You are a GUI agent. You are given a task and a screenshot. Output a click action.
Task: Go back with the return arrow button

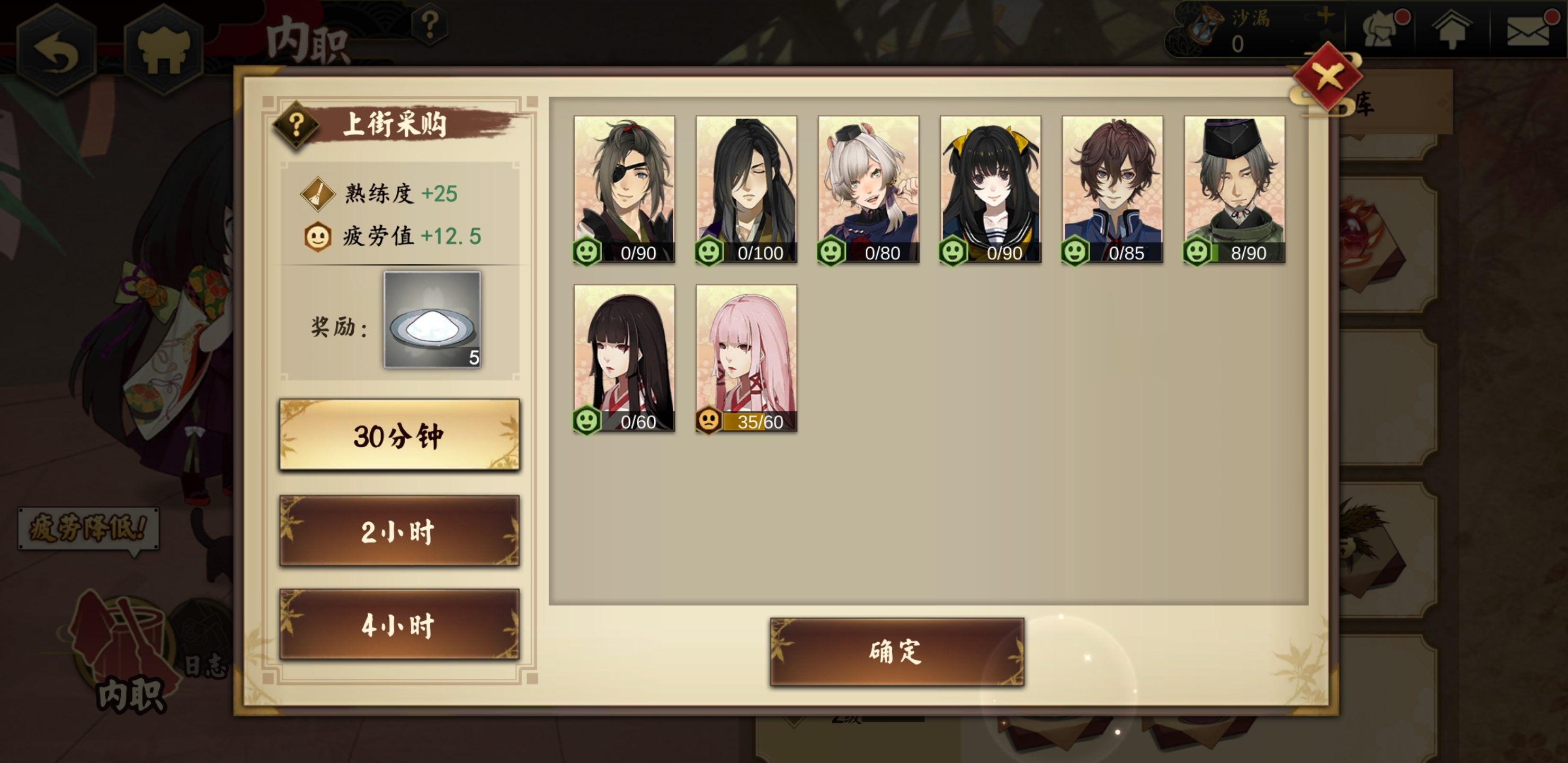tap(56, 50)
